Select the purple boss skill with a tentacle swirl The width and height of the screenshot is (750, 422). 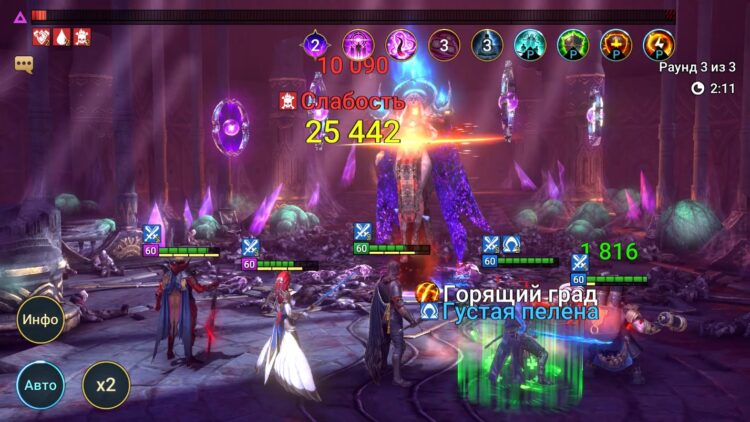[401, 44]
